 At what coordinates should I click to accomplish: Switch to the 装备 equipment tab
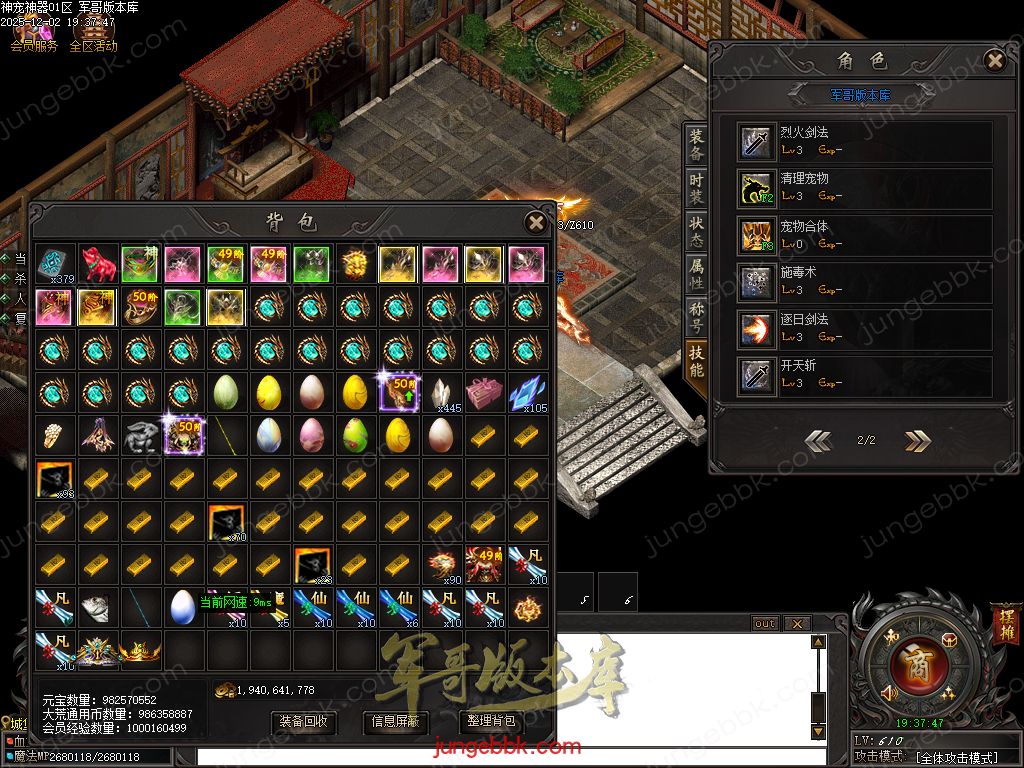[696, 146]
